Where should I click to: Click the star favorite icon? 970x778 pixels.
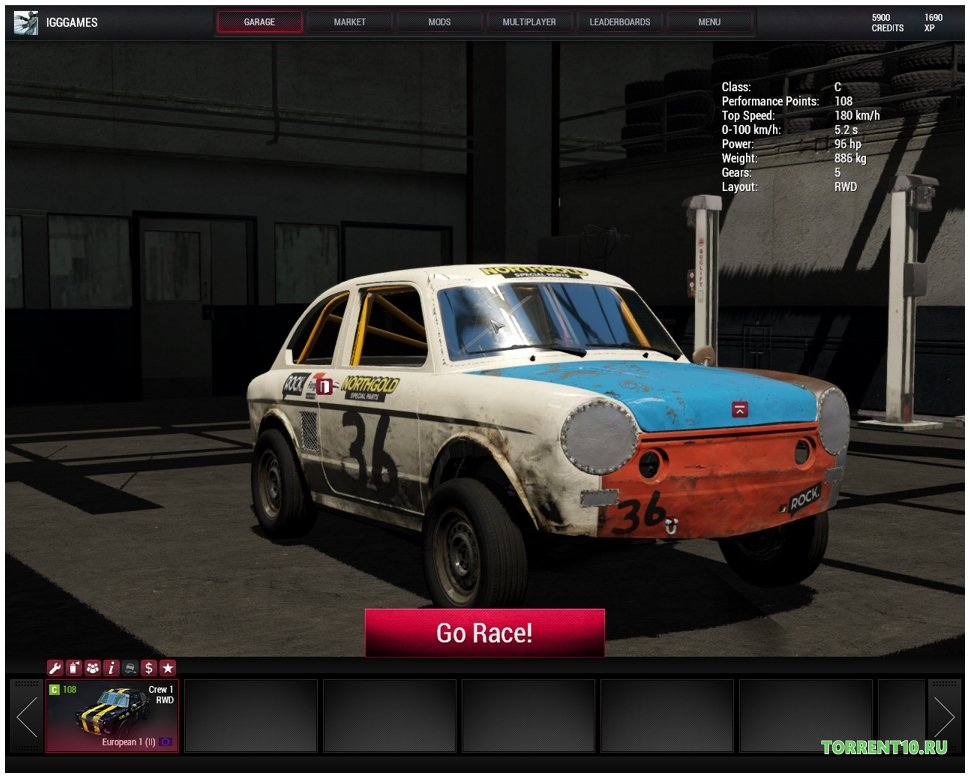click(168, 668)
